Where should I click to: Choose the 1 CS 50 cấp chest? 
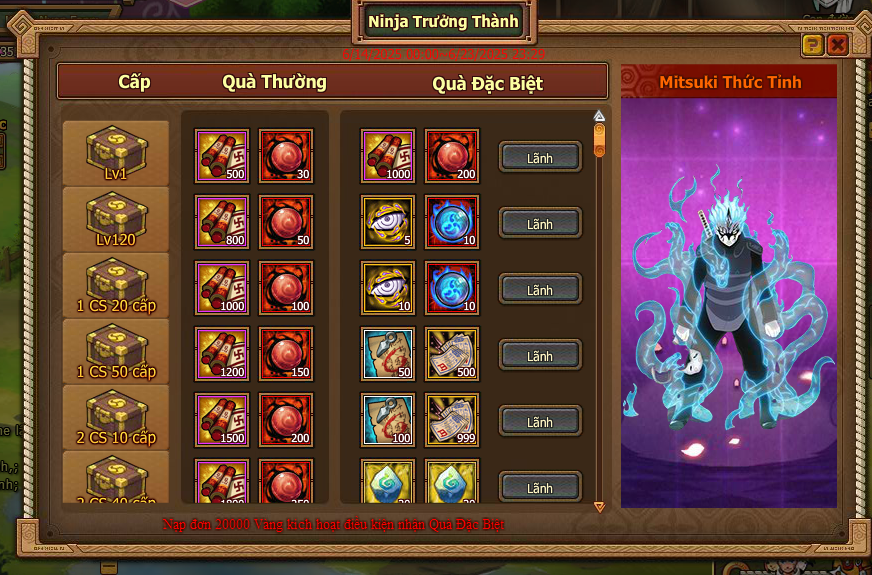point(115,350)
